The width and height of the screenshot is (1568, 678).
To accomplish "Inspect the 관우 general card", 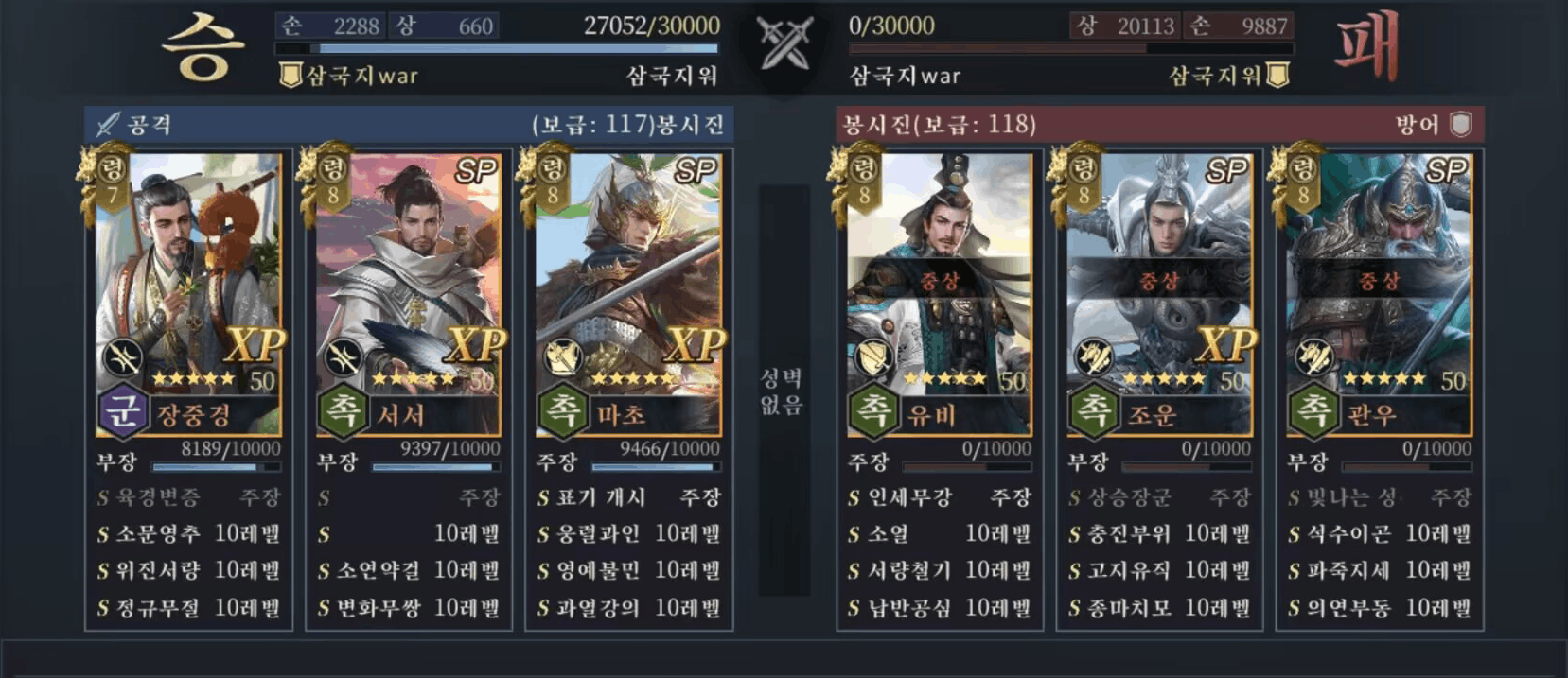I will pyautogui.click(x=1379, y=284).
